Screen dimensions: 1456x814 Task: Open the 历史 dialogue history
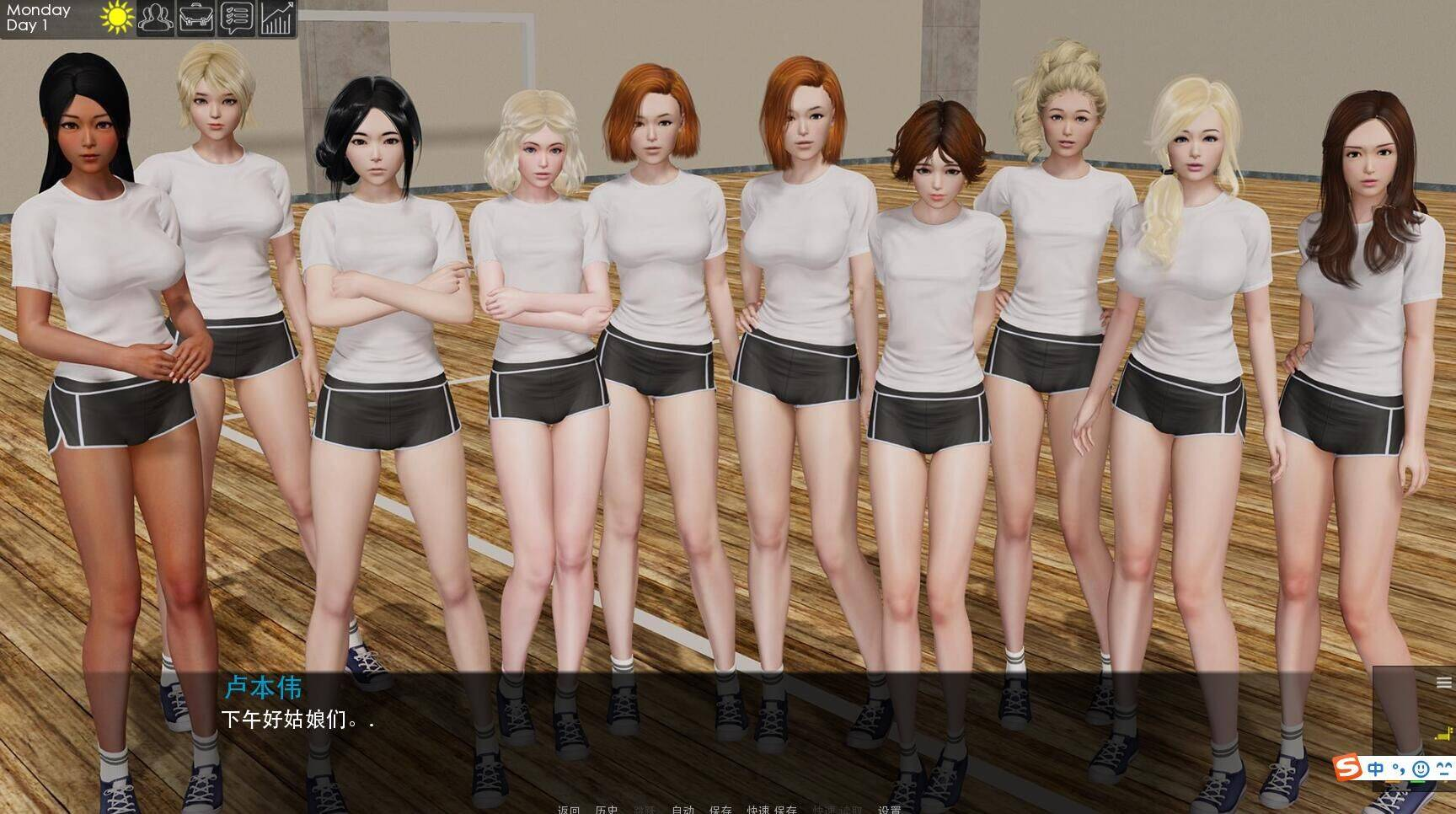607,807
